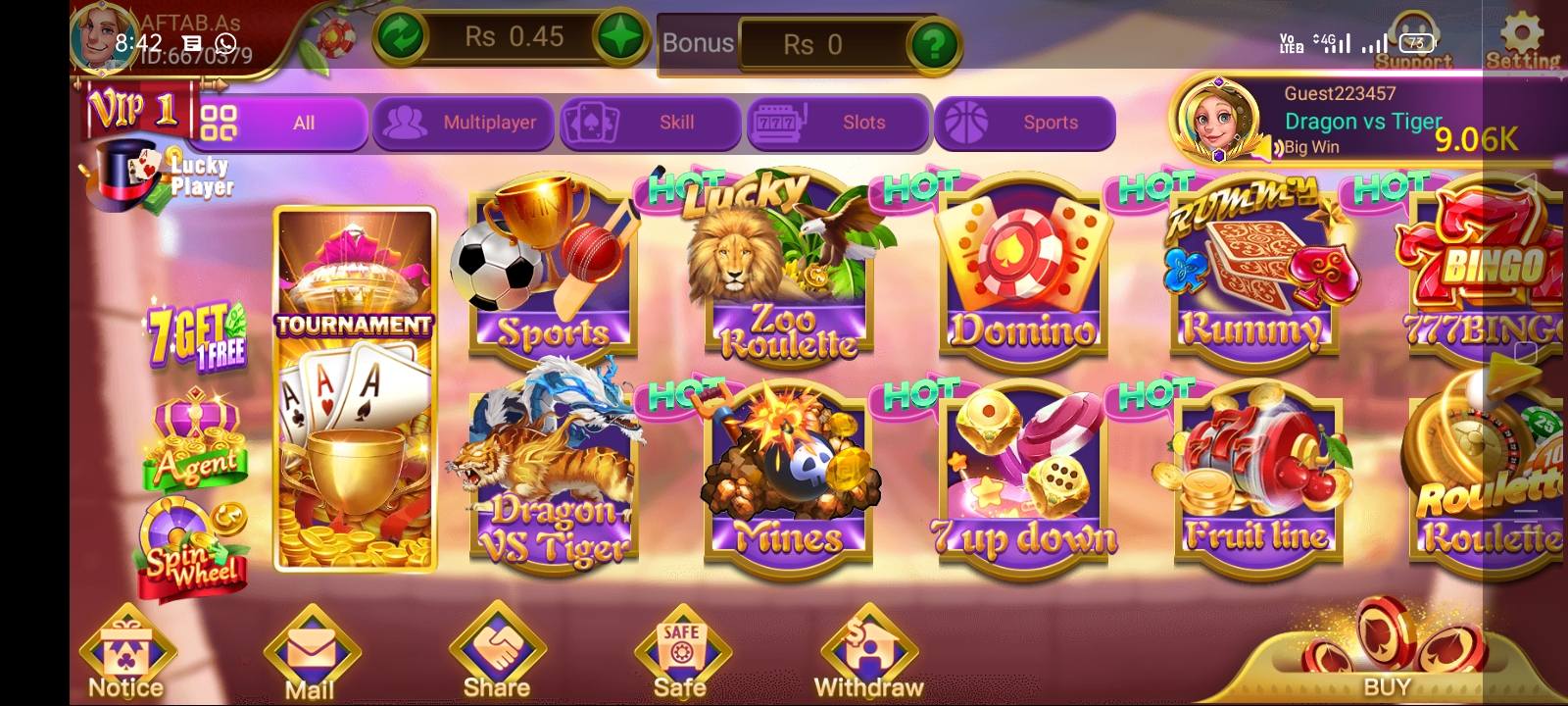This screenshot has height=706, width=1568.
Task: Switch to the Multiplayer tab
Action: tap(463, 124)
